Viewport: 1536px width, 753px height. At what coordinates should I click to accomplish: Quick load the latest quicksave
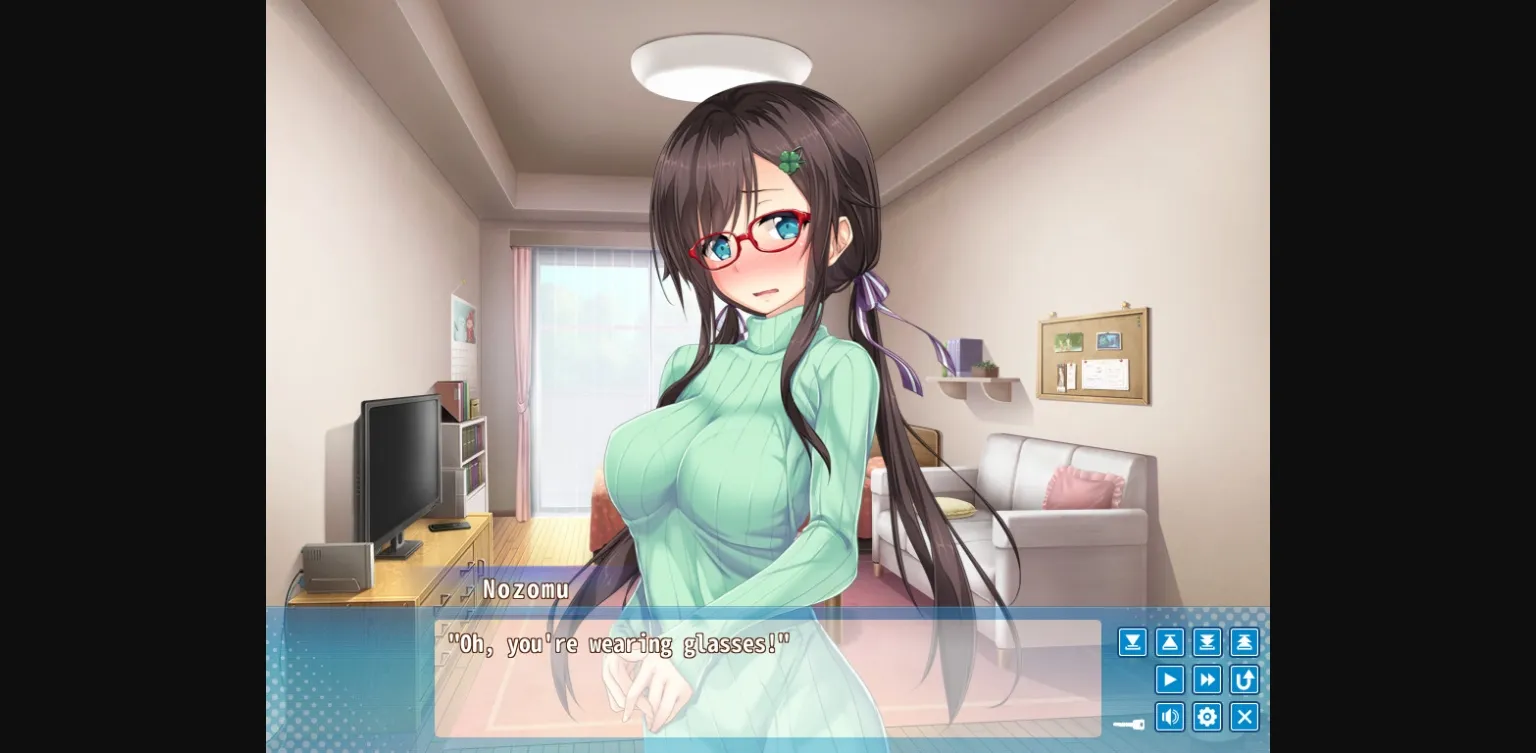click(x=1245, y=642)
